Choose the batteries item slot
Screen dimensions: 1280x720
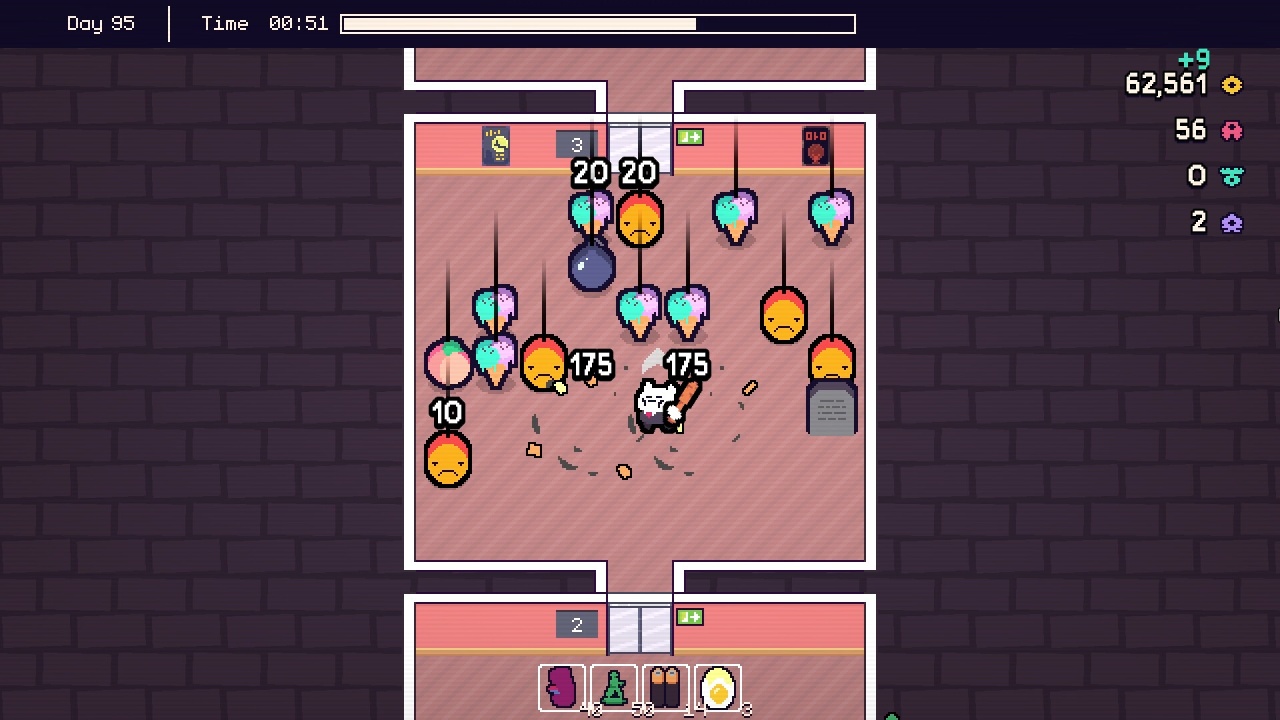click(666, 688)
